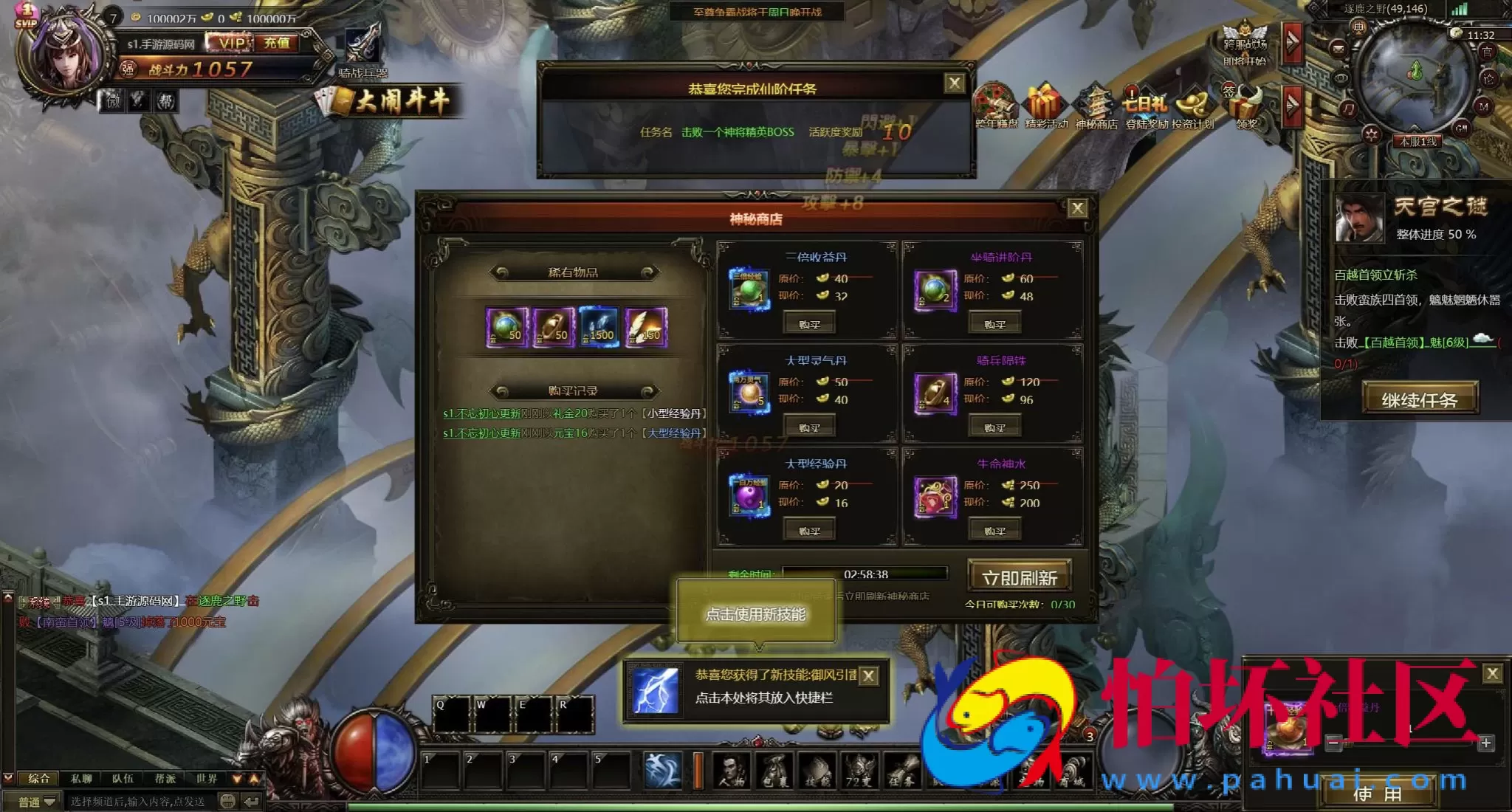Image resolution: width=1512 pixels, height=812 pixels.
Task: Switch chat to the 世界 tab
Action: (207, 778)
